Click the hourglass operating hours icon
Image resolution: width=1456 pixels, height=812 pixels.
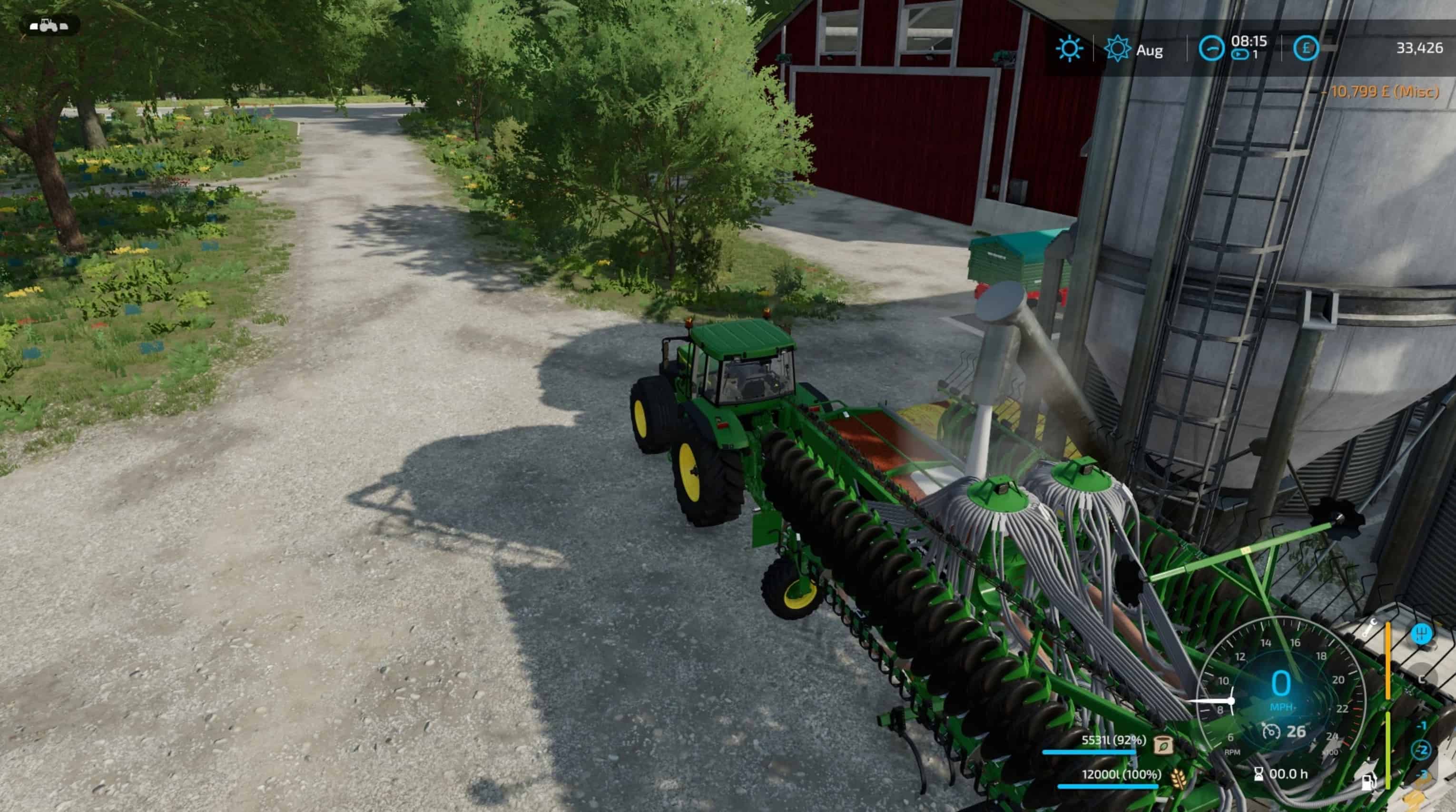[1259, 774]
